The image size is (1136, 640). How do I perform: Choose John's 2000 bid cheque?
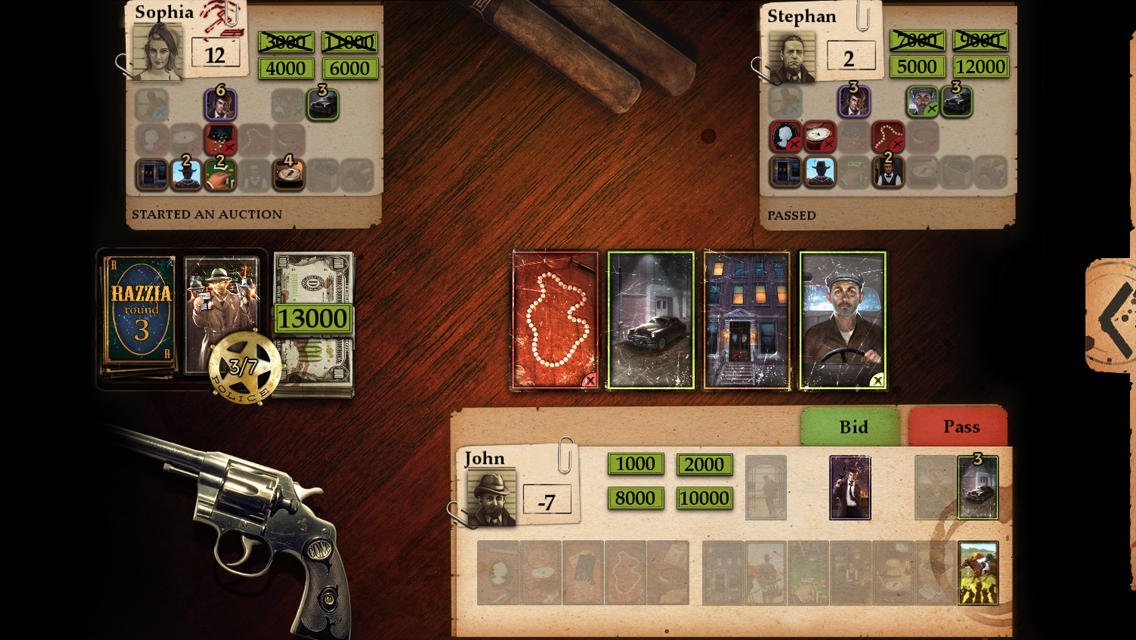[704, 464]
